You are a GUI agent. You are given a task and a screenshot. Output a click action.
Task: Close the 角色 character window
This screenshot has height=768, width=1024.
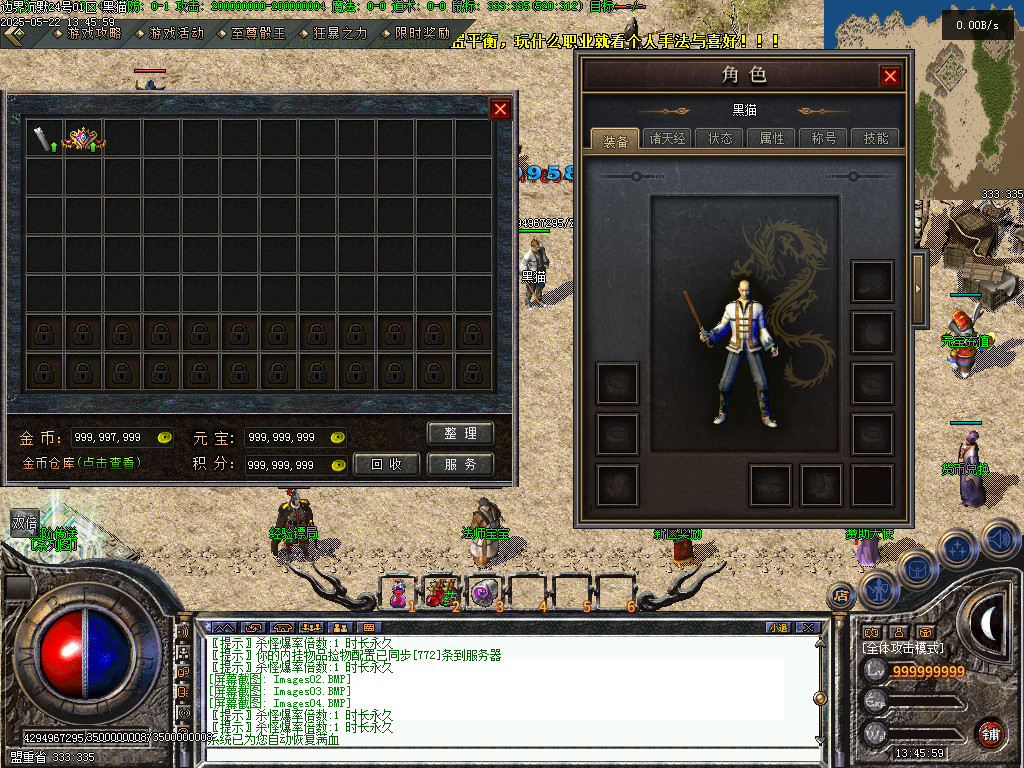(x=890, y=76)
